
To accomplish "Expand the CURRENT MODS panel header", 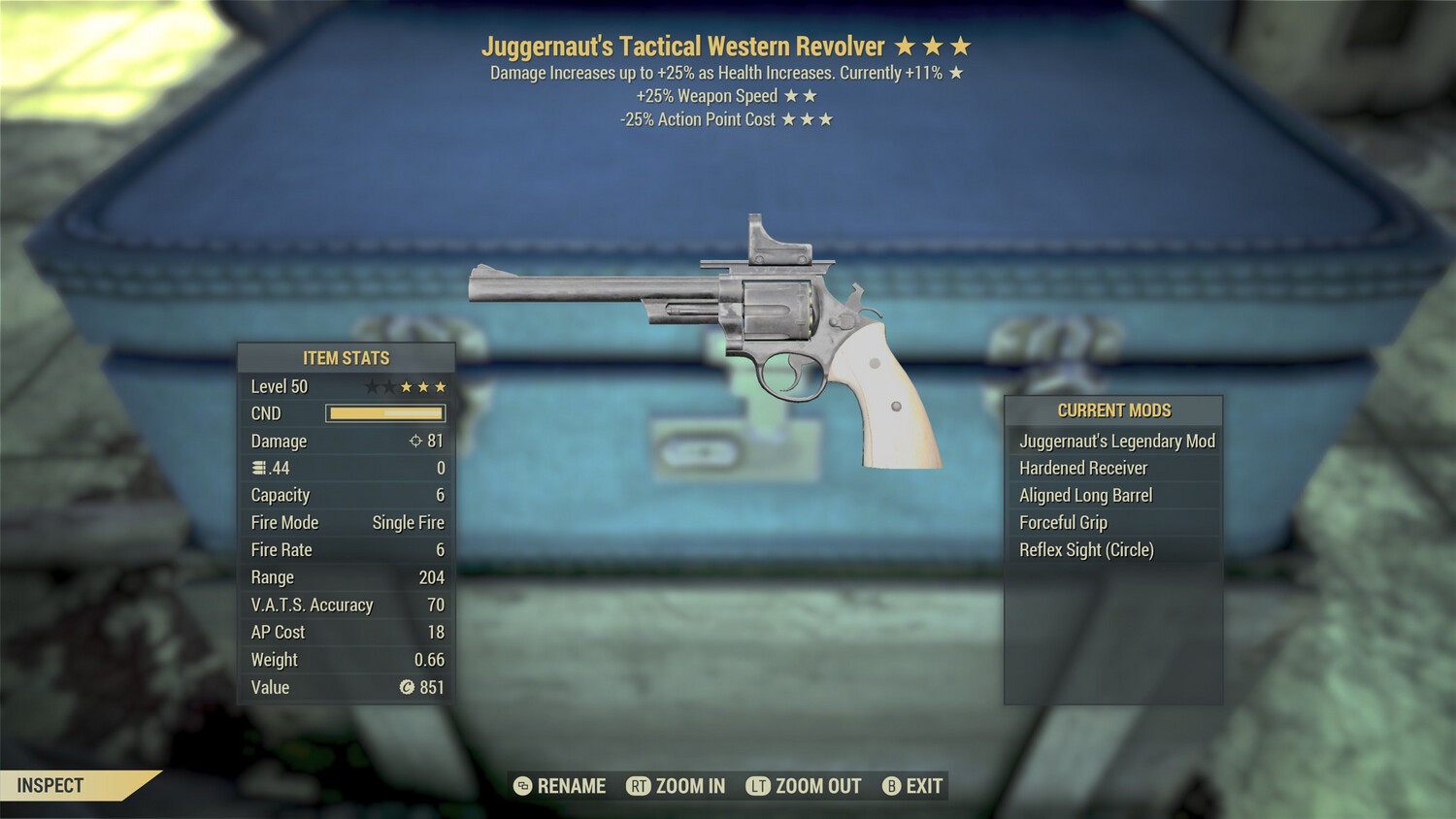I will (1113, 409).
